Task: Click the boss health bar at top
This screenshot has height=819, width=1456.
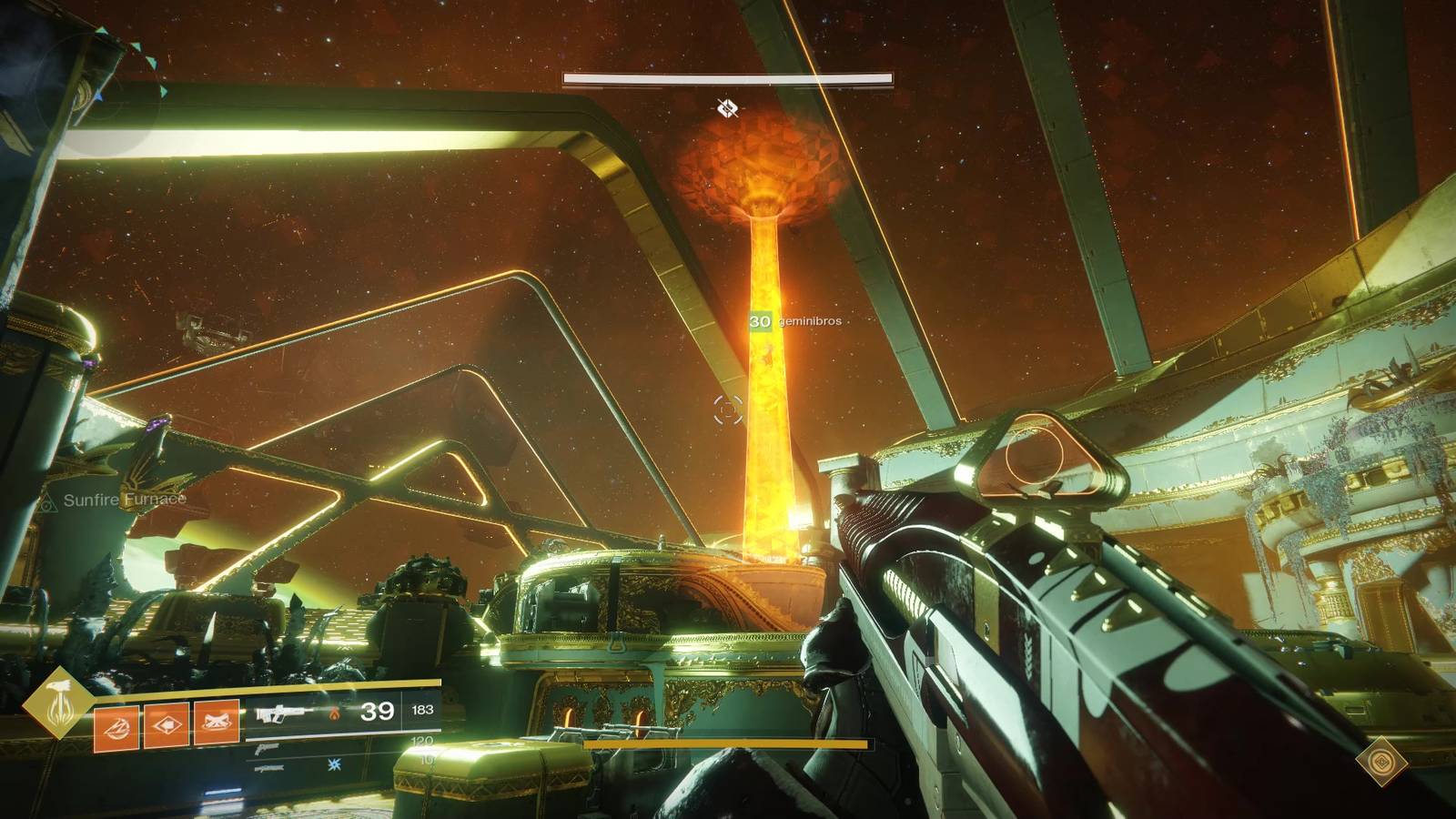Action: point(728,79)
